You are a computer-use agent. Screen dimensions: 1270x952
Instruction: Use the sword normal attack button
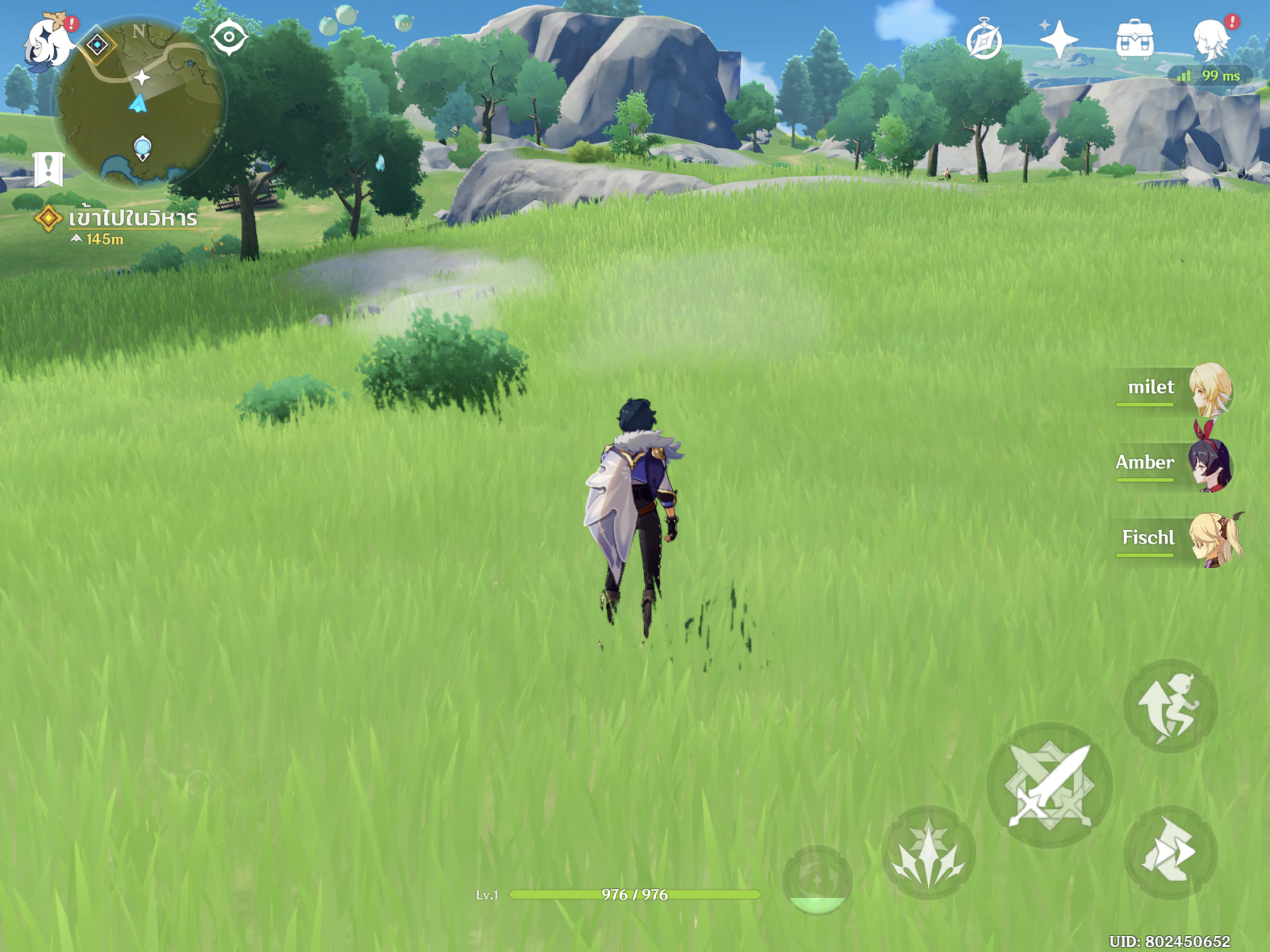click(x=1049, y=785)
